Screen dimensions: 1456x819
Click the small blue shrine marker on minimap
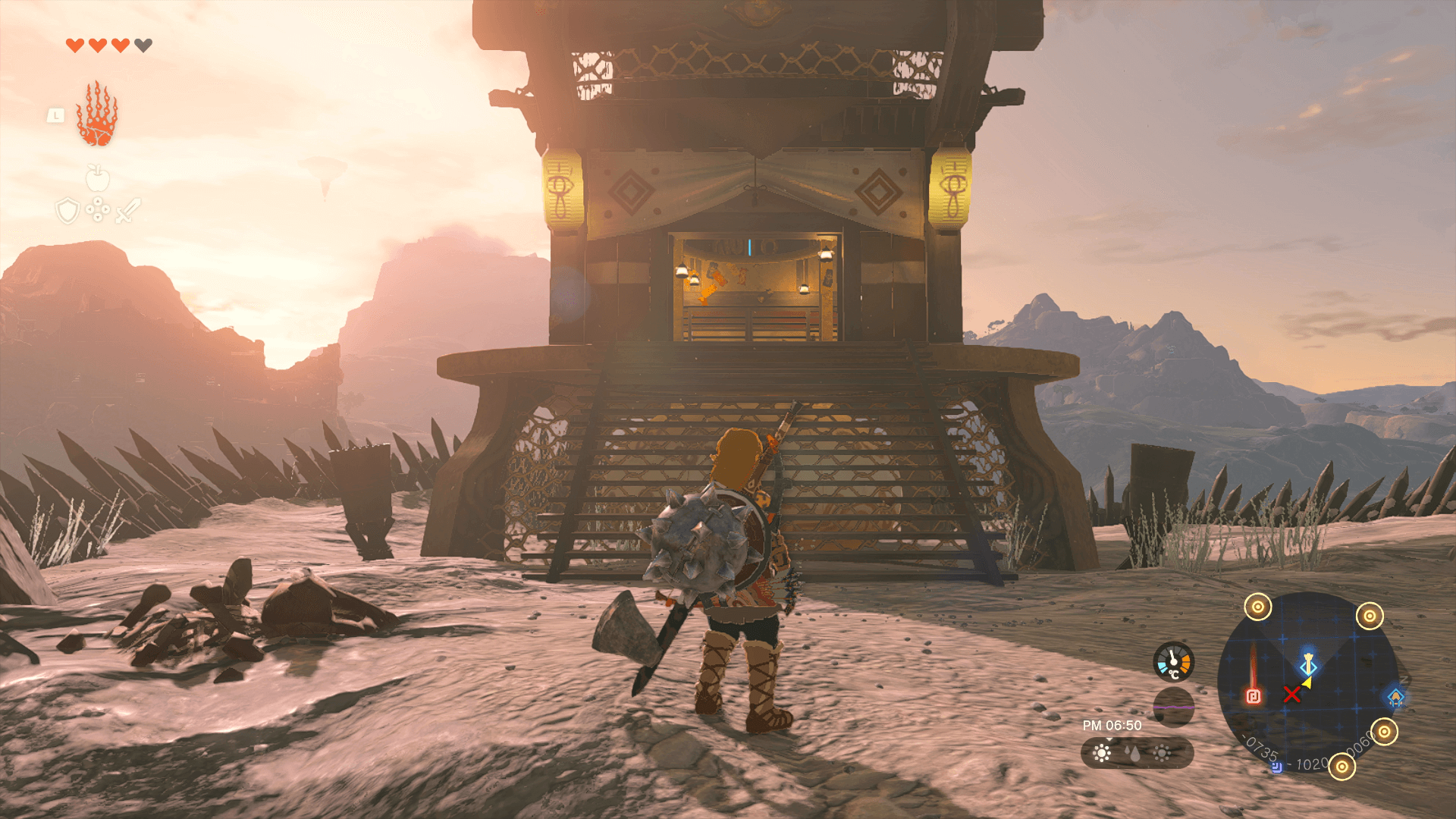[1277, 767]
